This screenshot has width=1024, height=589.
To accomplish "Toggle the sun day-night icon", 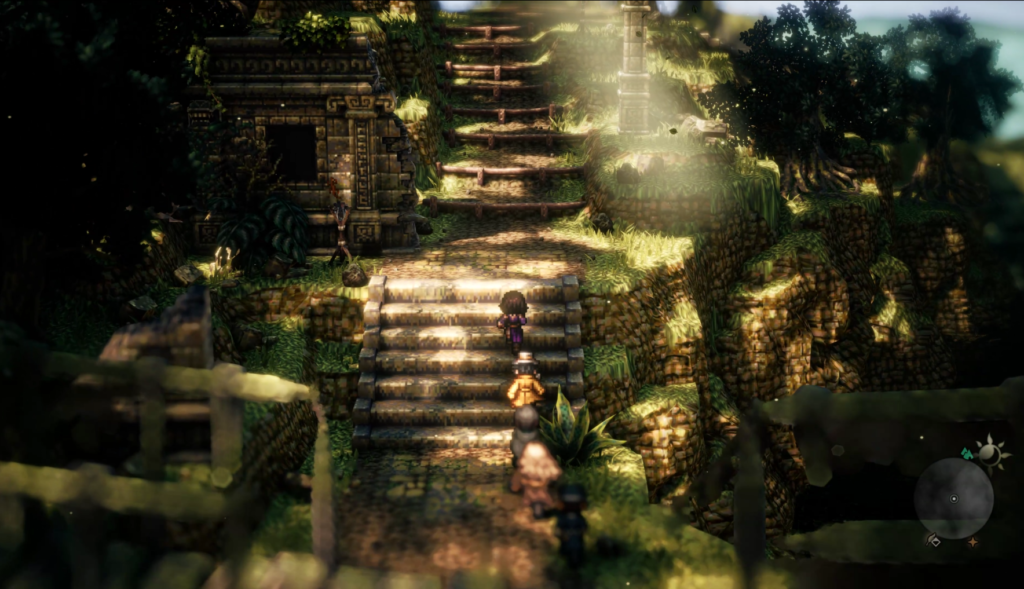I will click(x=990, y=454).
